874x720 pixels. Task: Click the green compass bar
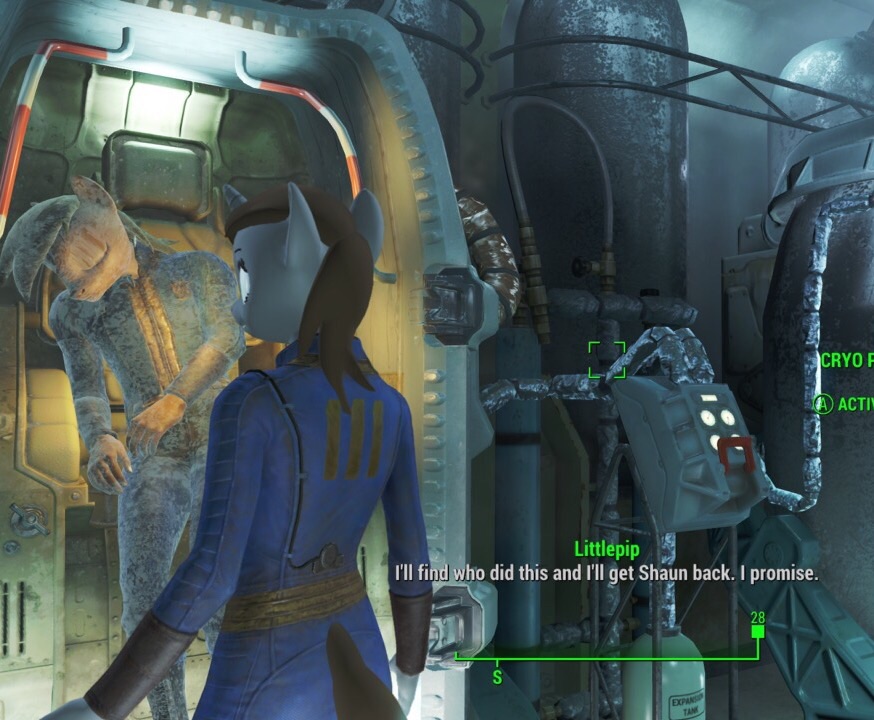(606, 657)
